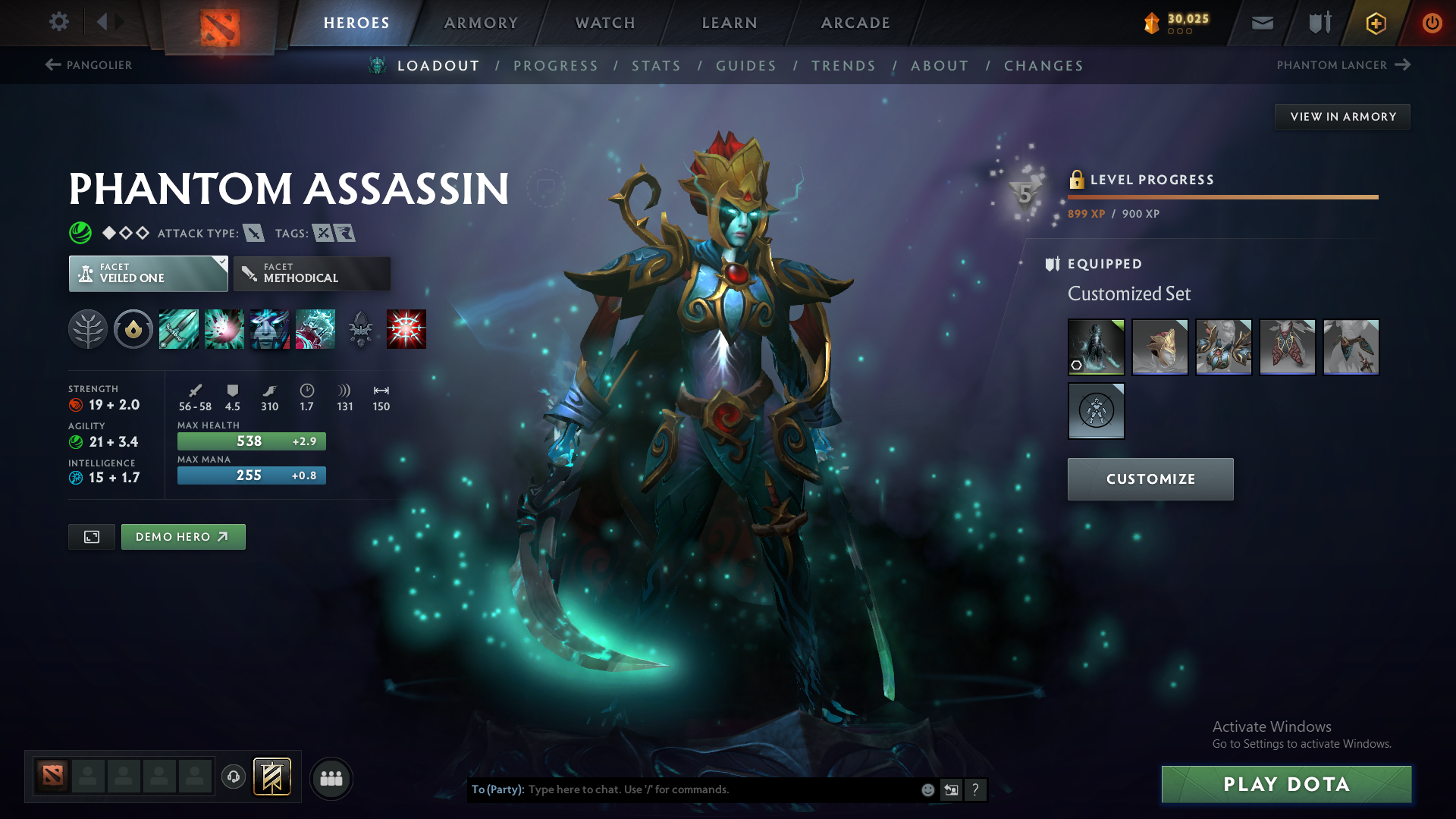
Task: Select the Stifling Dagger ability icon
Action: (179, 328)
